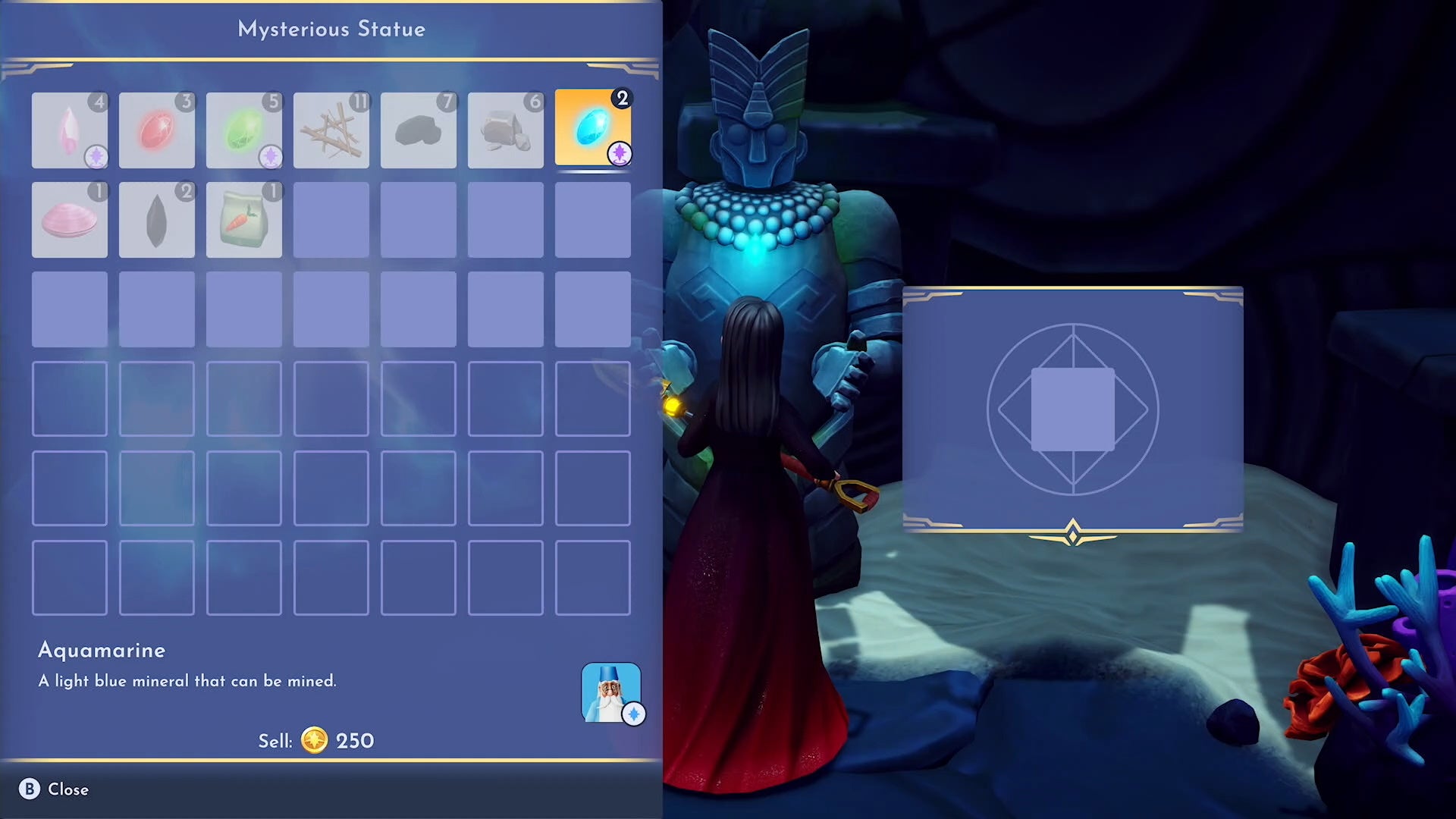1456x819 pixels.
Task: Pick the pink Clamshell in row two
Action: pyautogui.click(x=70, y=220)
